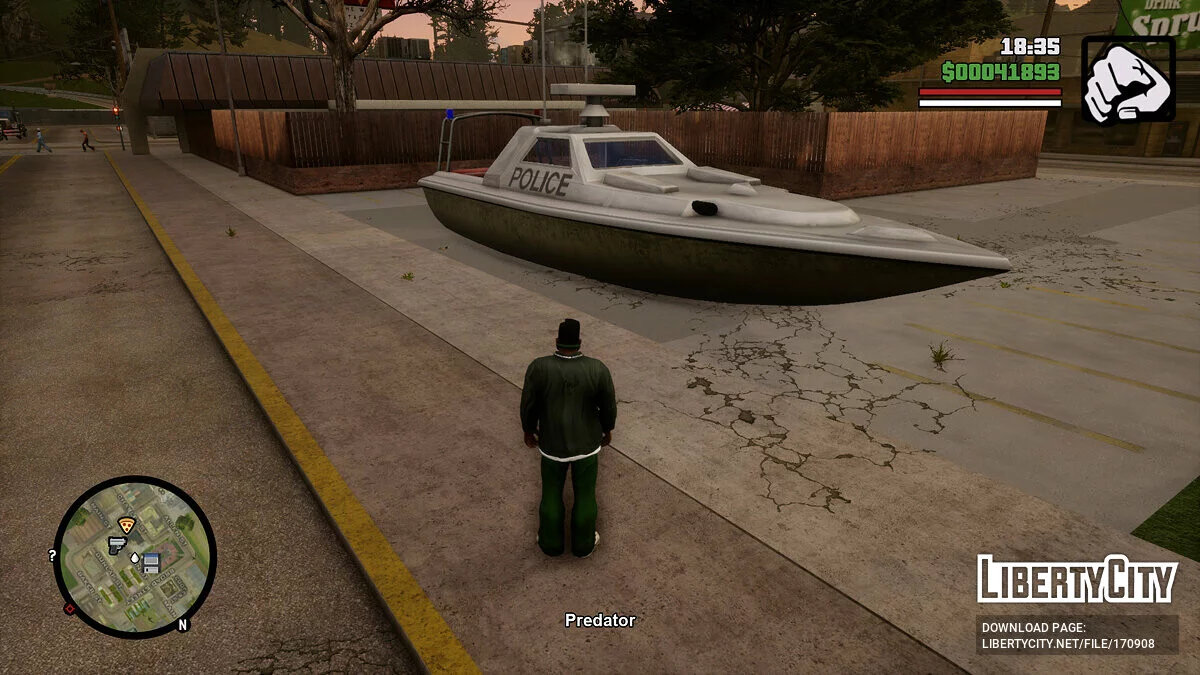Click the Ammu-Nation pistol marker on minimap
This screenshot has height=675, width=1200.
[117, 545]
